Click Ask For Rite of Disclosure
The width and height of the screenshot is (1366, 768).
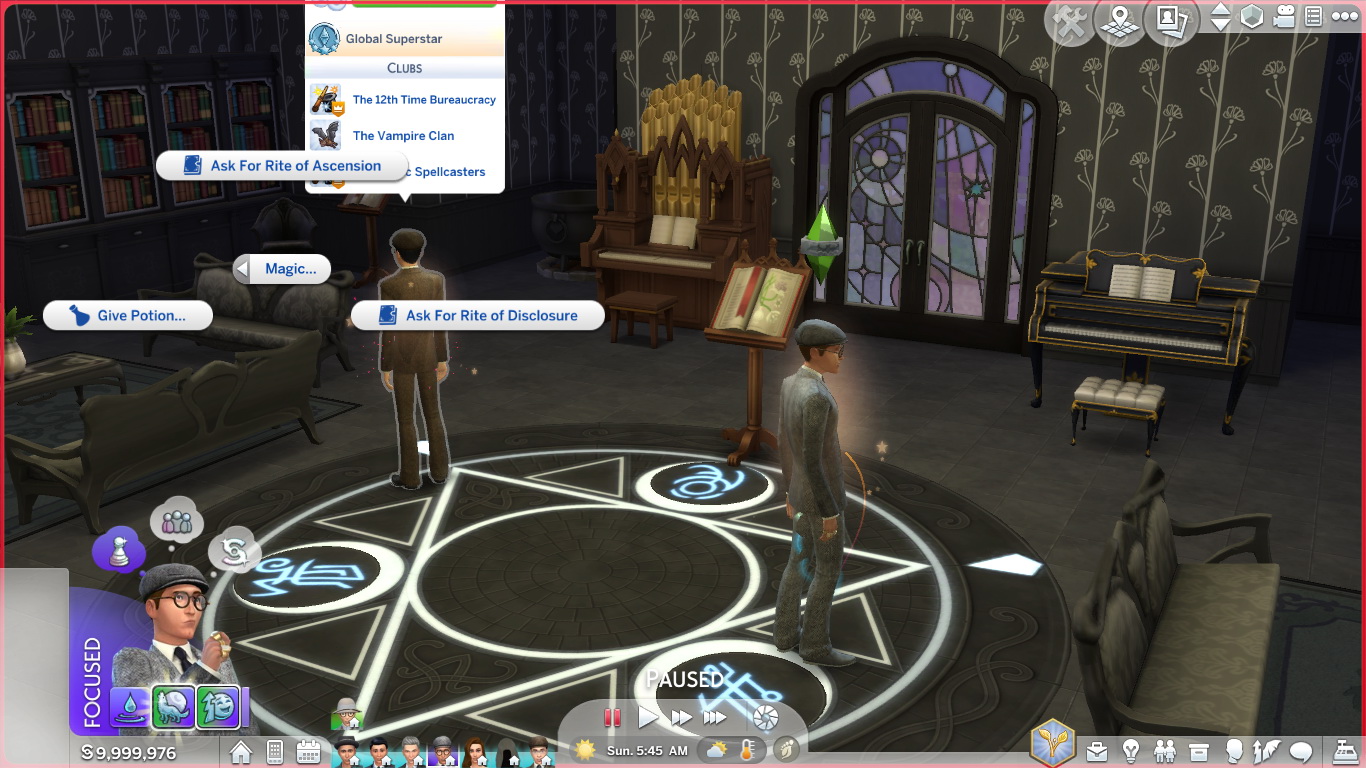pyautogui.click(x=477, y=315)
